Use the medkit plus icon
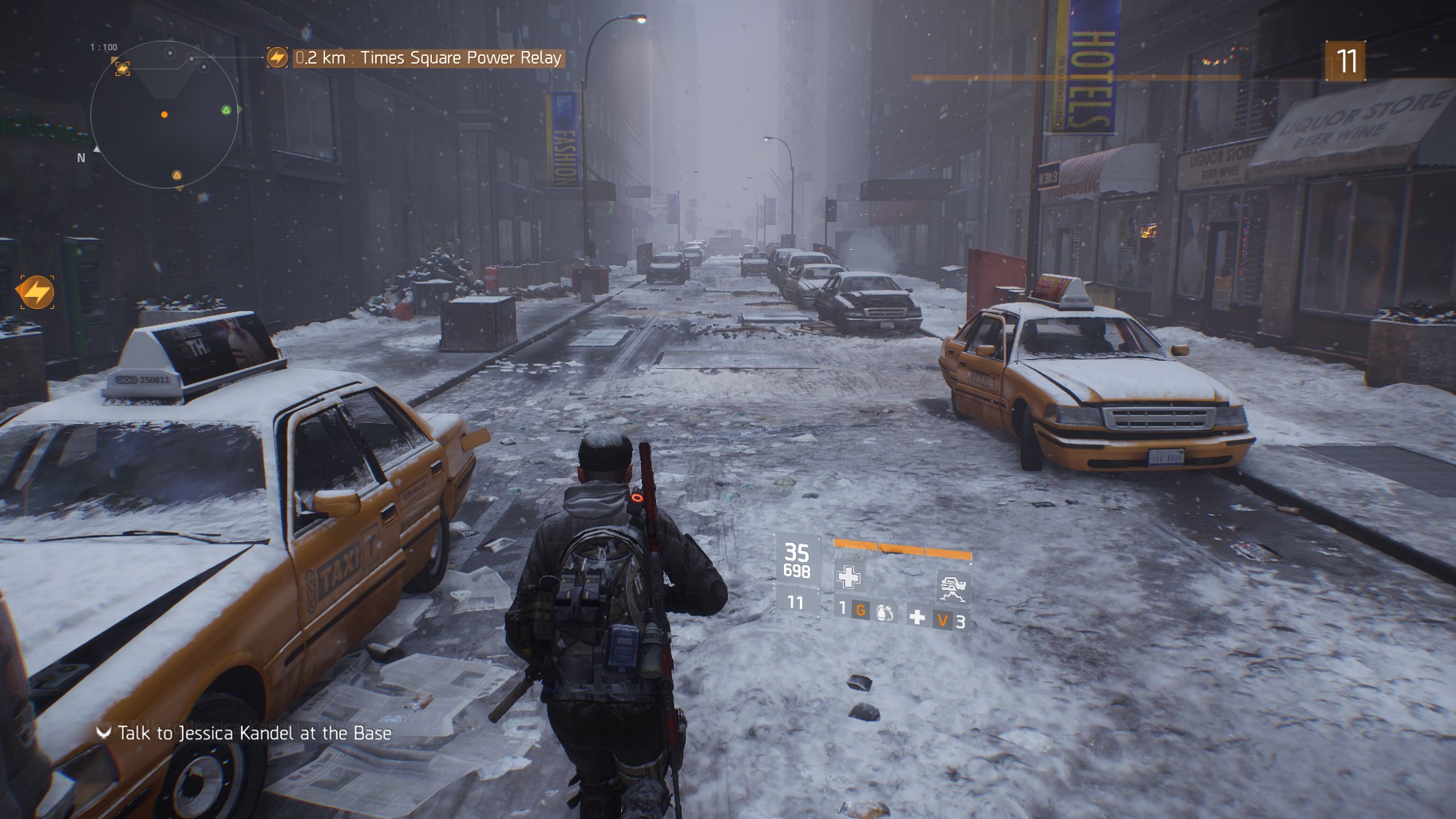This screenshot has height=819, width=1456. point(918,617)
